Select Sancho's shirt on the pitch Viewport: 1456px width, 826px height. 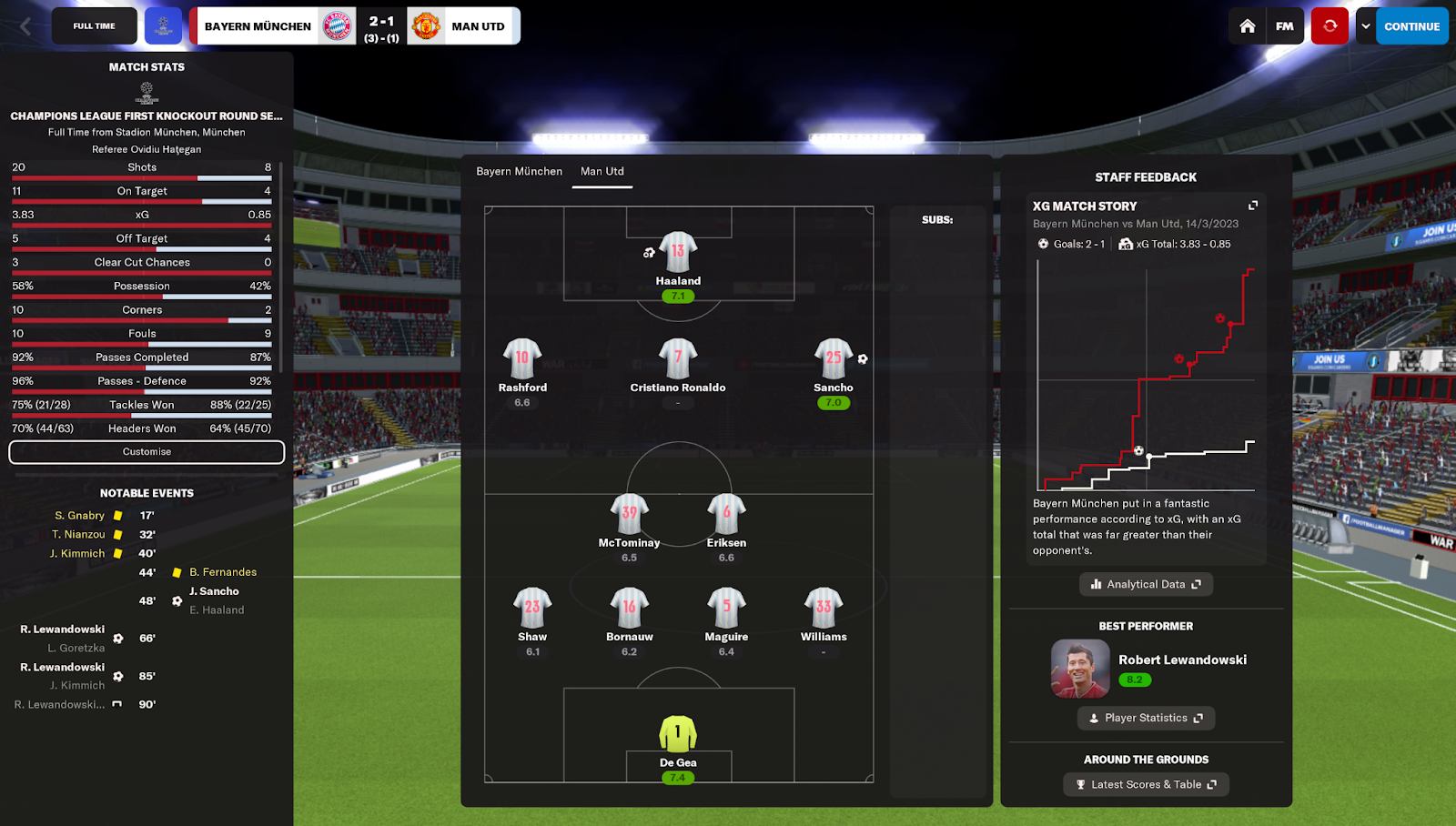click(833, 358)
